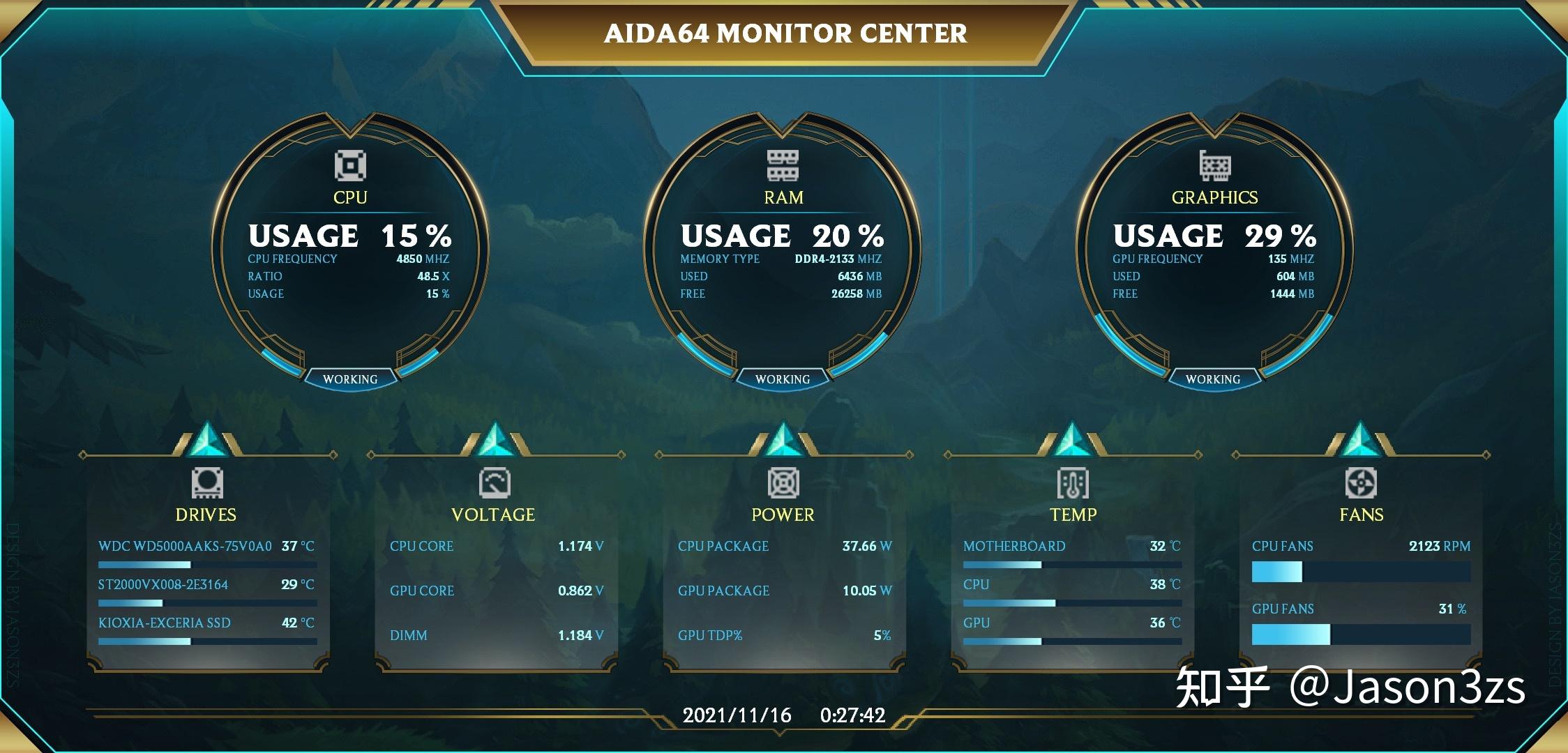Click the CPU processor icon

(x=351, y=164)
